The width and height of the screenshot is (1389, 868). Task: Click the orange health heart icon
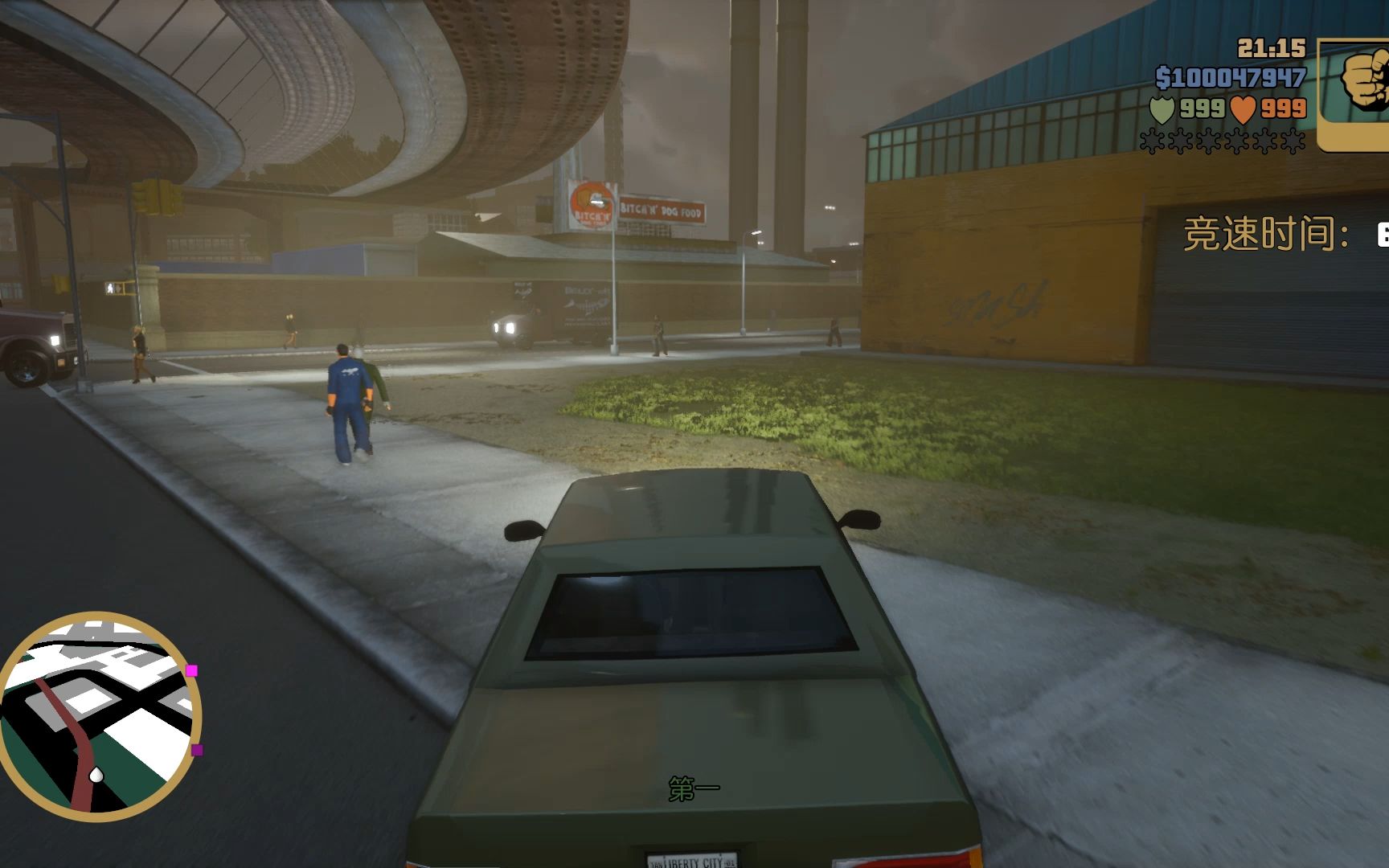tap(1244, 110)
